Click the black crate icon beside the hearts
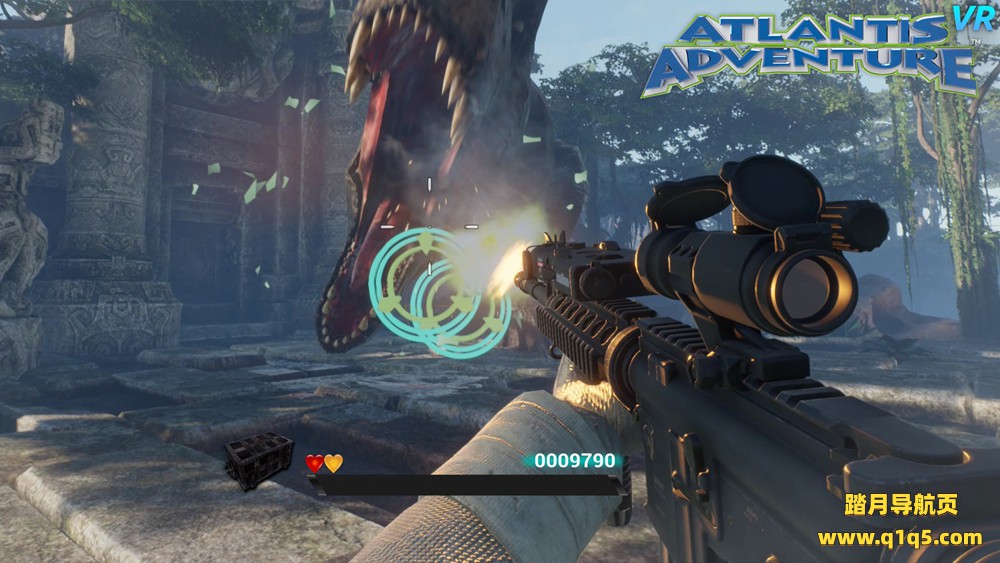 (259, 460)
